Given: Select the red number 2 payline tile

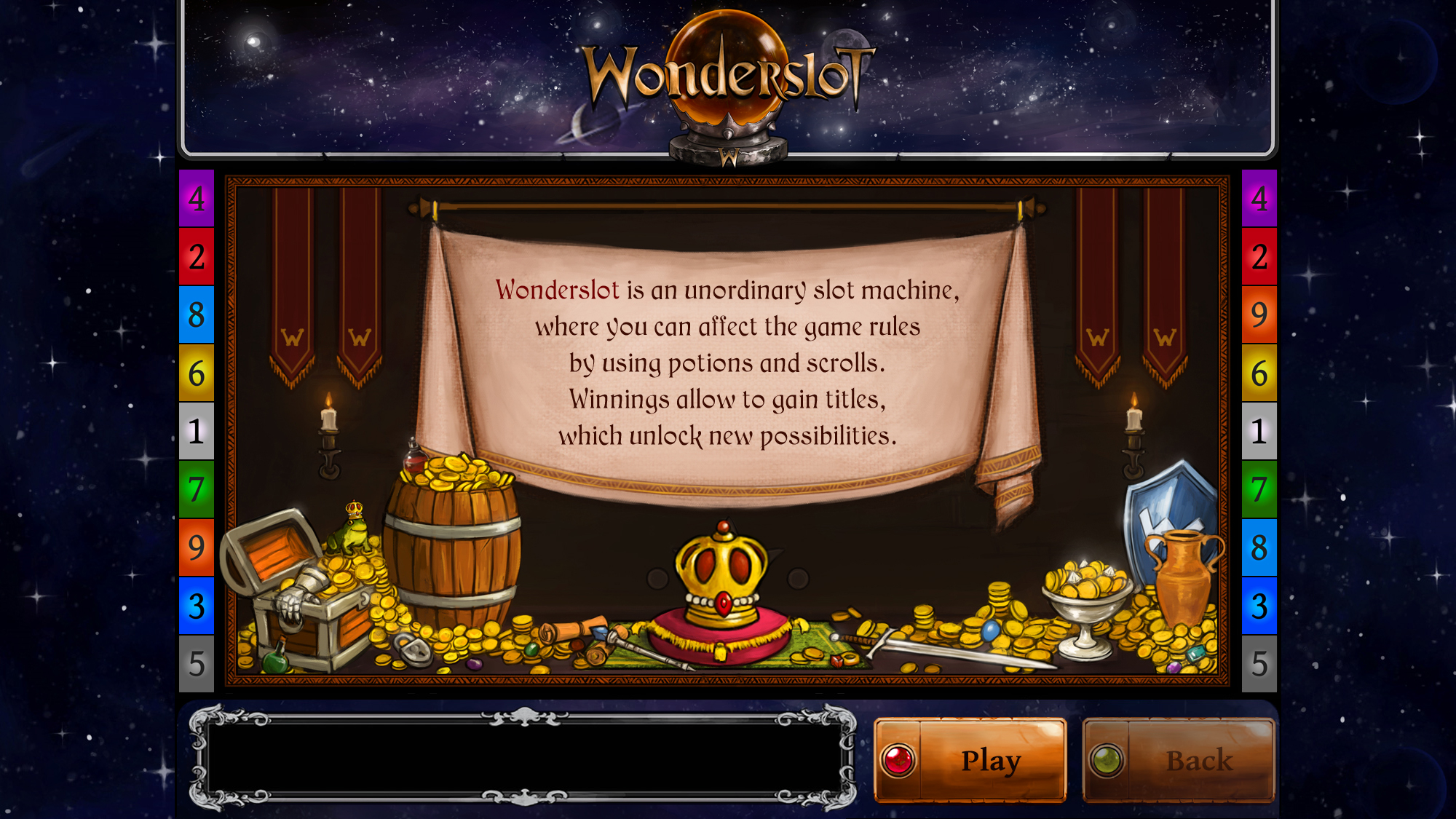Looking at the screenshot, I should pos(195,257).
